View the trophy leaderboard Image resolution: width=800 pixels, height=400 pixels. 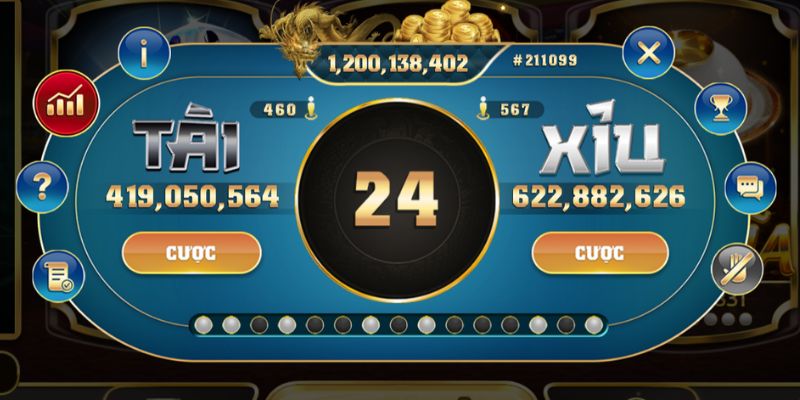721,105
